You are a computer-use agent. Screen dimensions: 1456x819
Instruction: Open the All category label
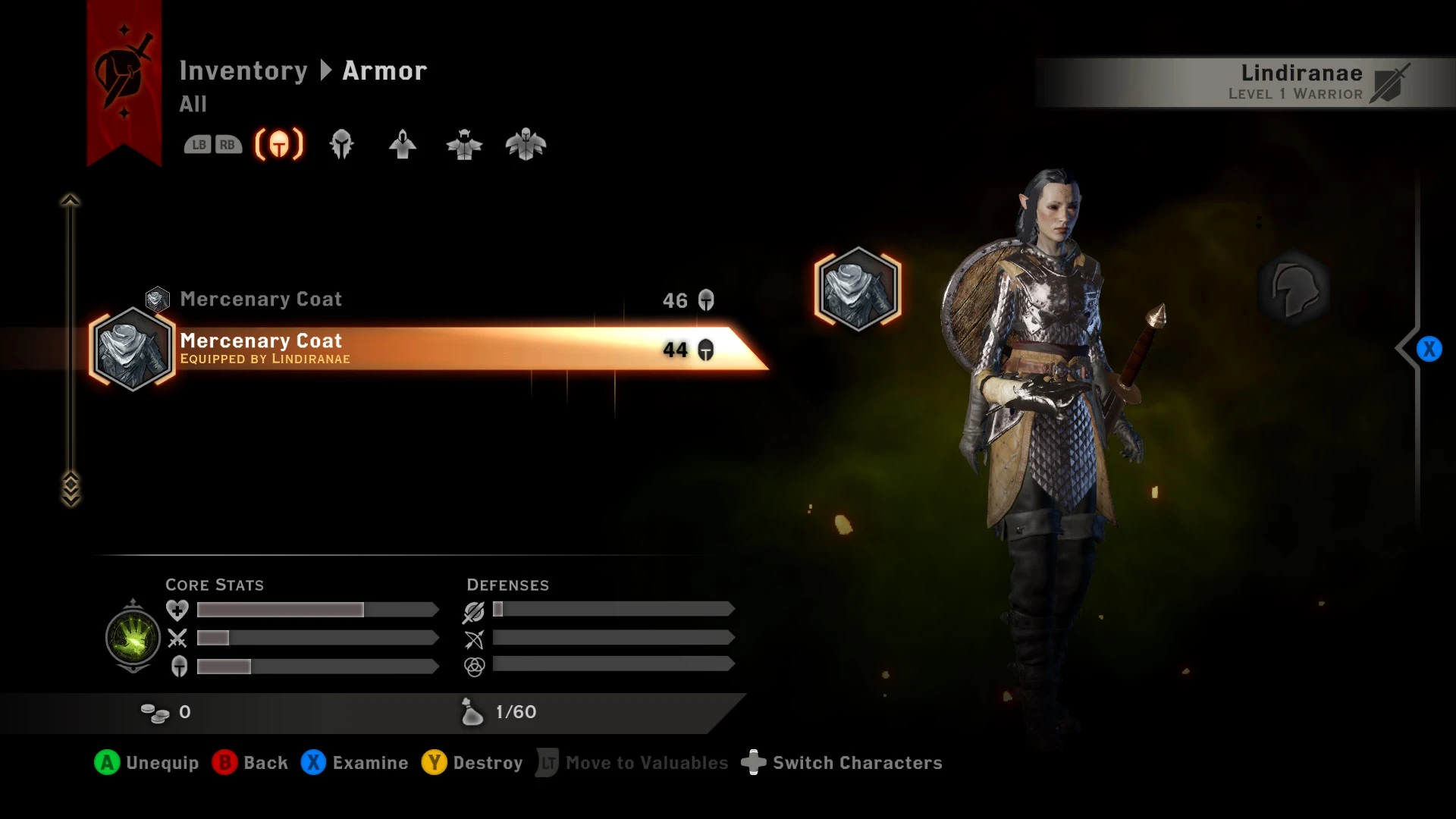(x=193, y=105)
